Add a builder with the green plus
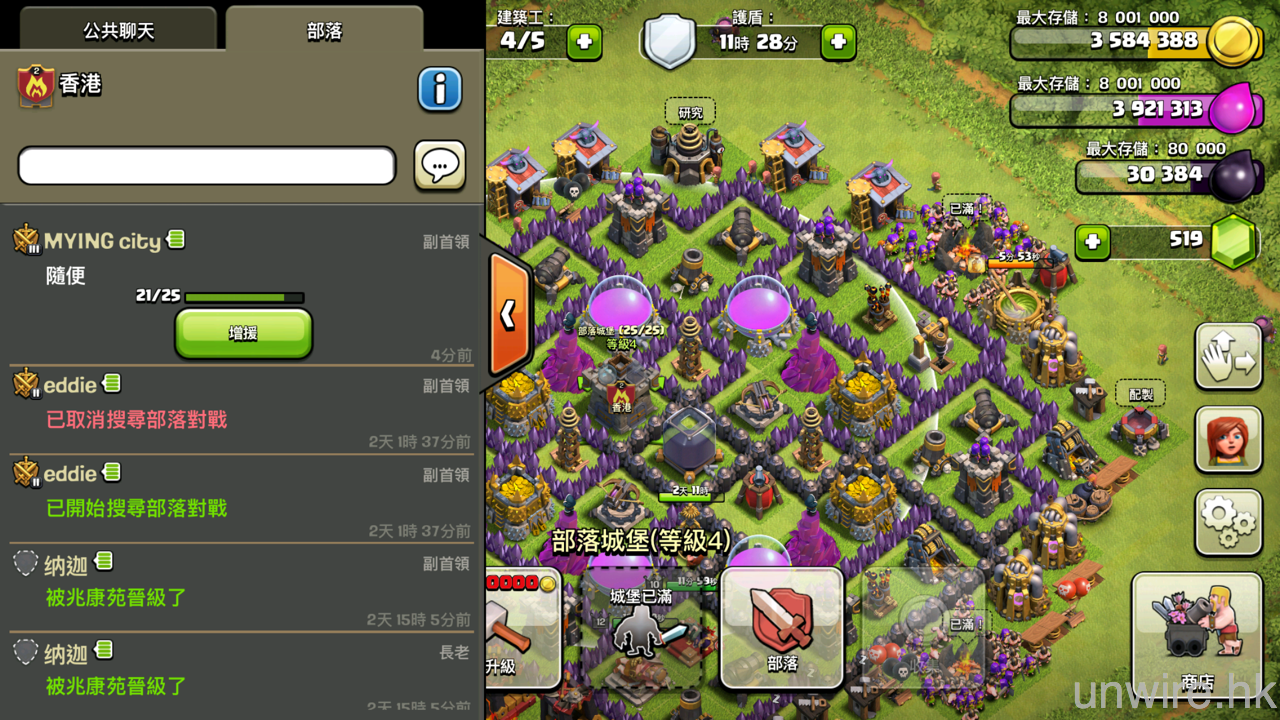Screen dimensions: 1280x720 tap(584, 42)
